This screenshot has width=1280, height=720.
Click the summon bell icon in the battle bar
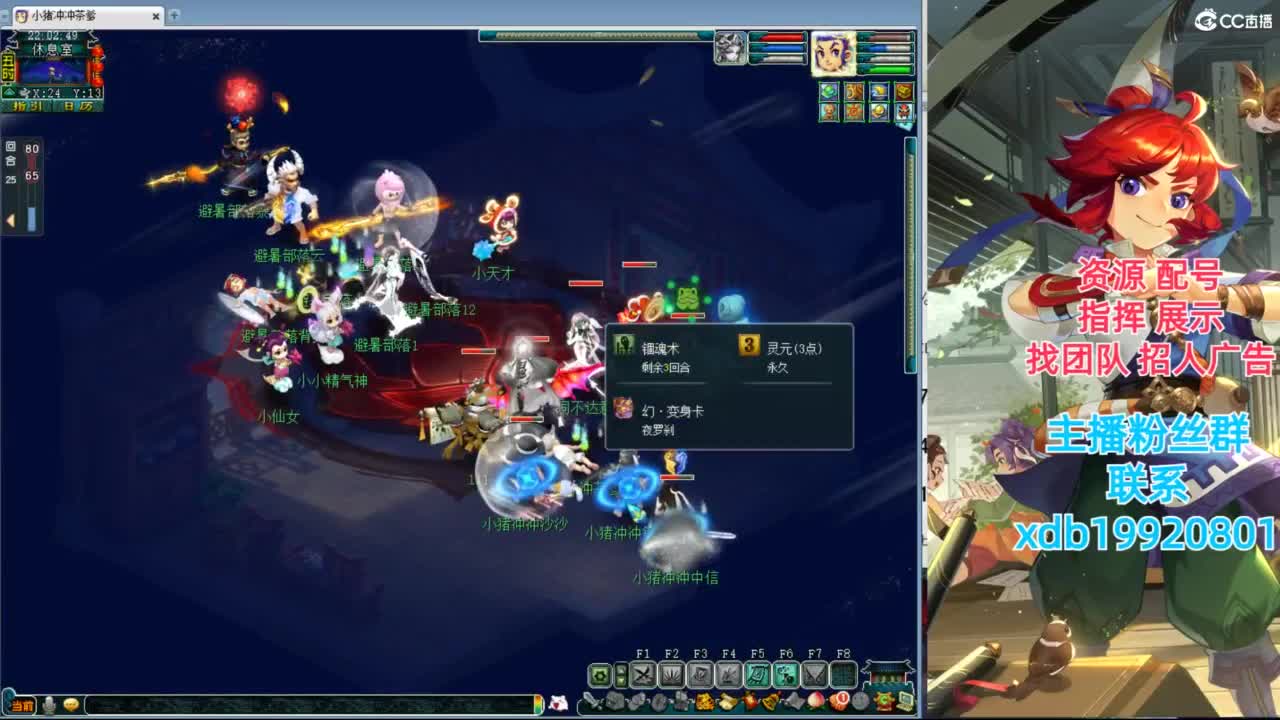[x=768, y=701]
